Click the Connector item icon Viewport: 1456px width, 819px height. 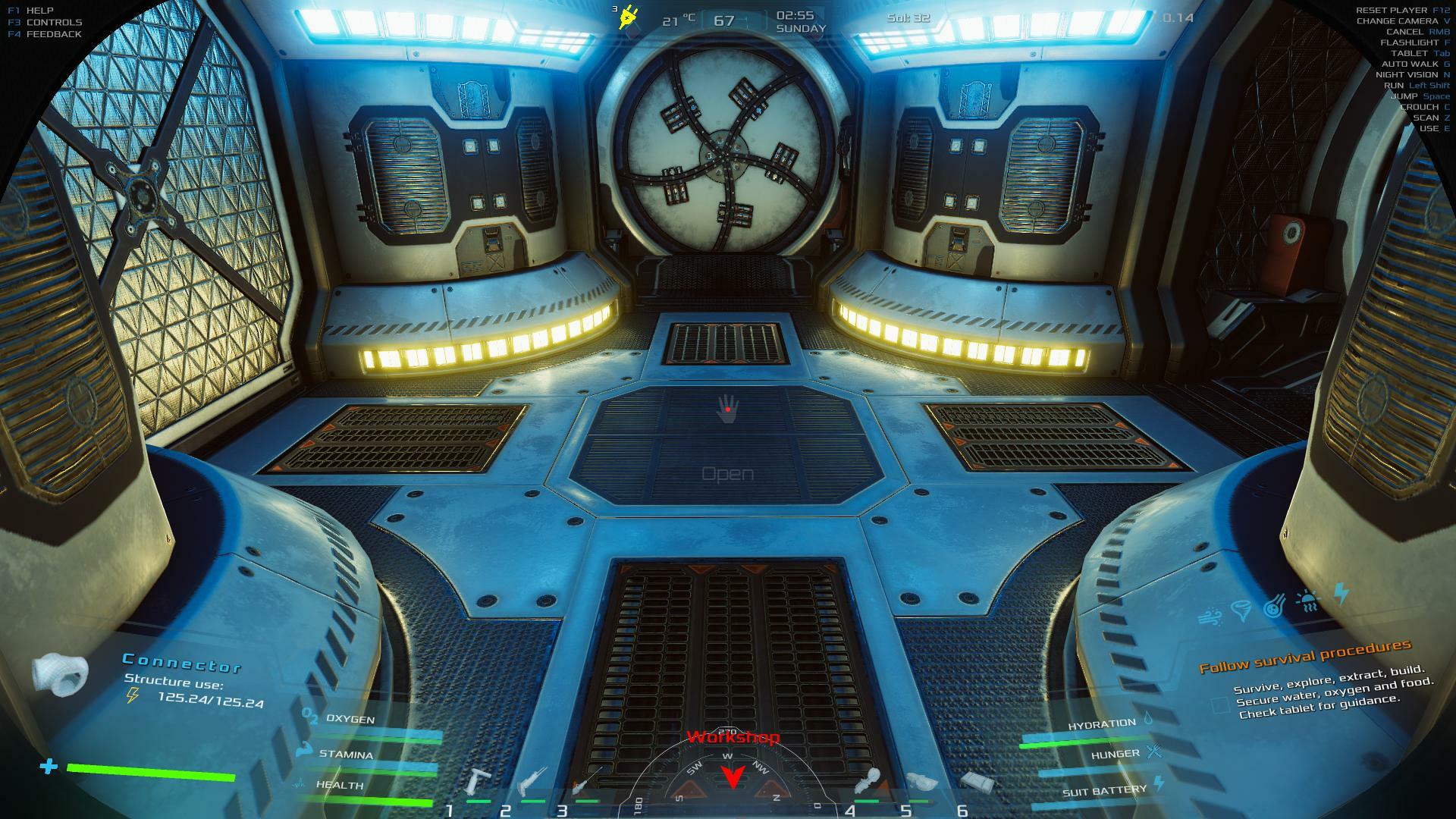click(x=61, y=674)
